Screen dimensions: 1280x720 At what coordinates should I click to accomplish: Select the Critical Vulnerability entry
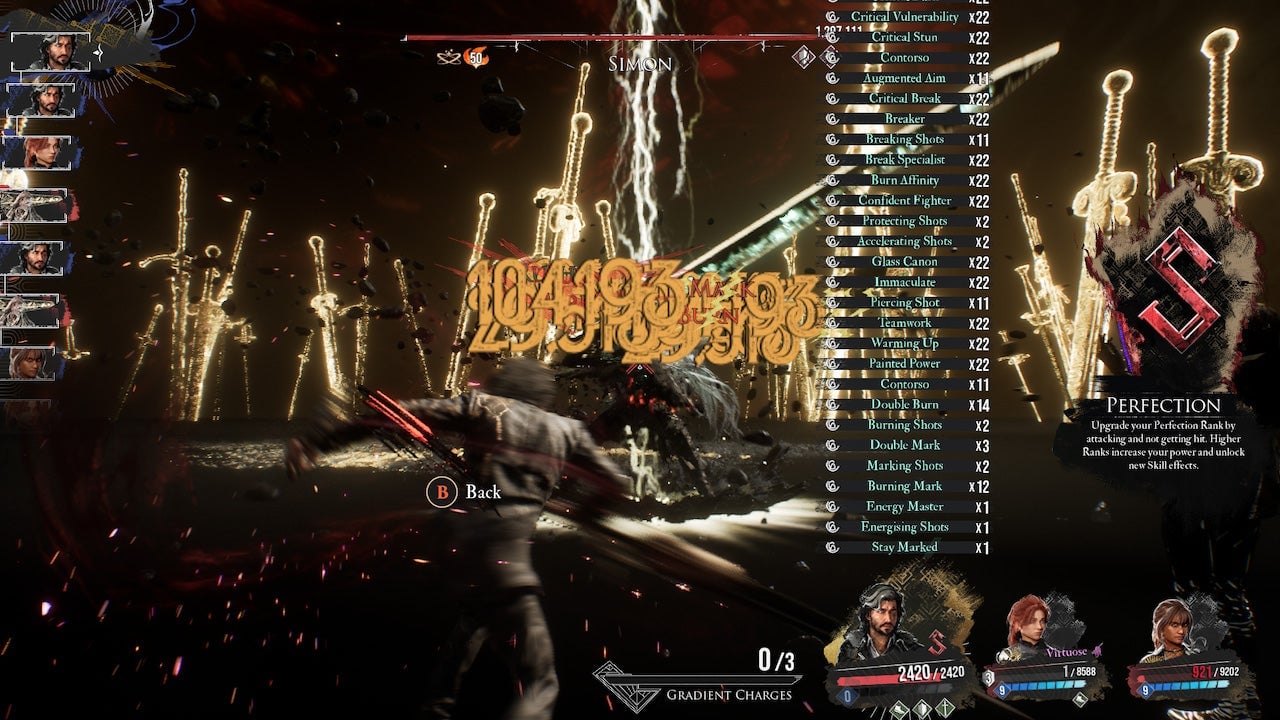click(904, 17)
